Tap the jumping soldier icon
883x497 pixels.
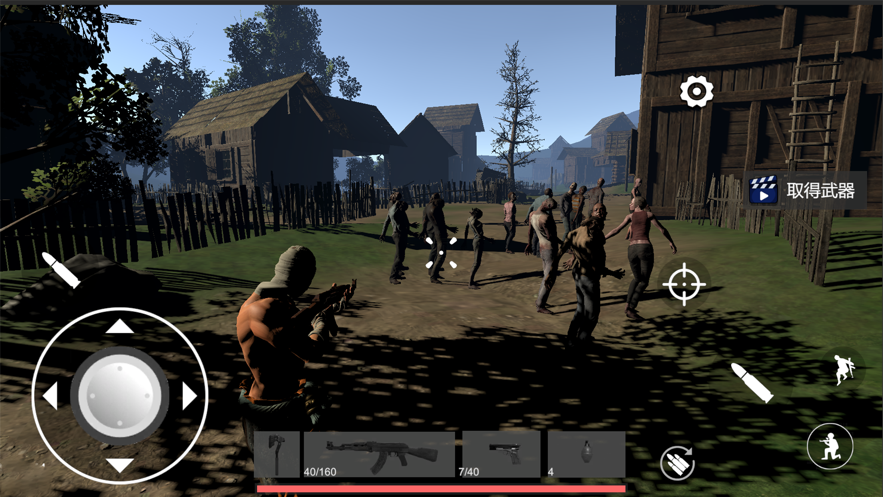[x=844, y=369]
